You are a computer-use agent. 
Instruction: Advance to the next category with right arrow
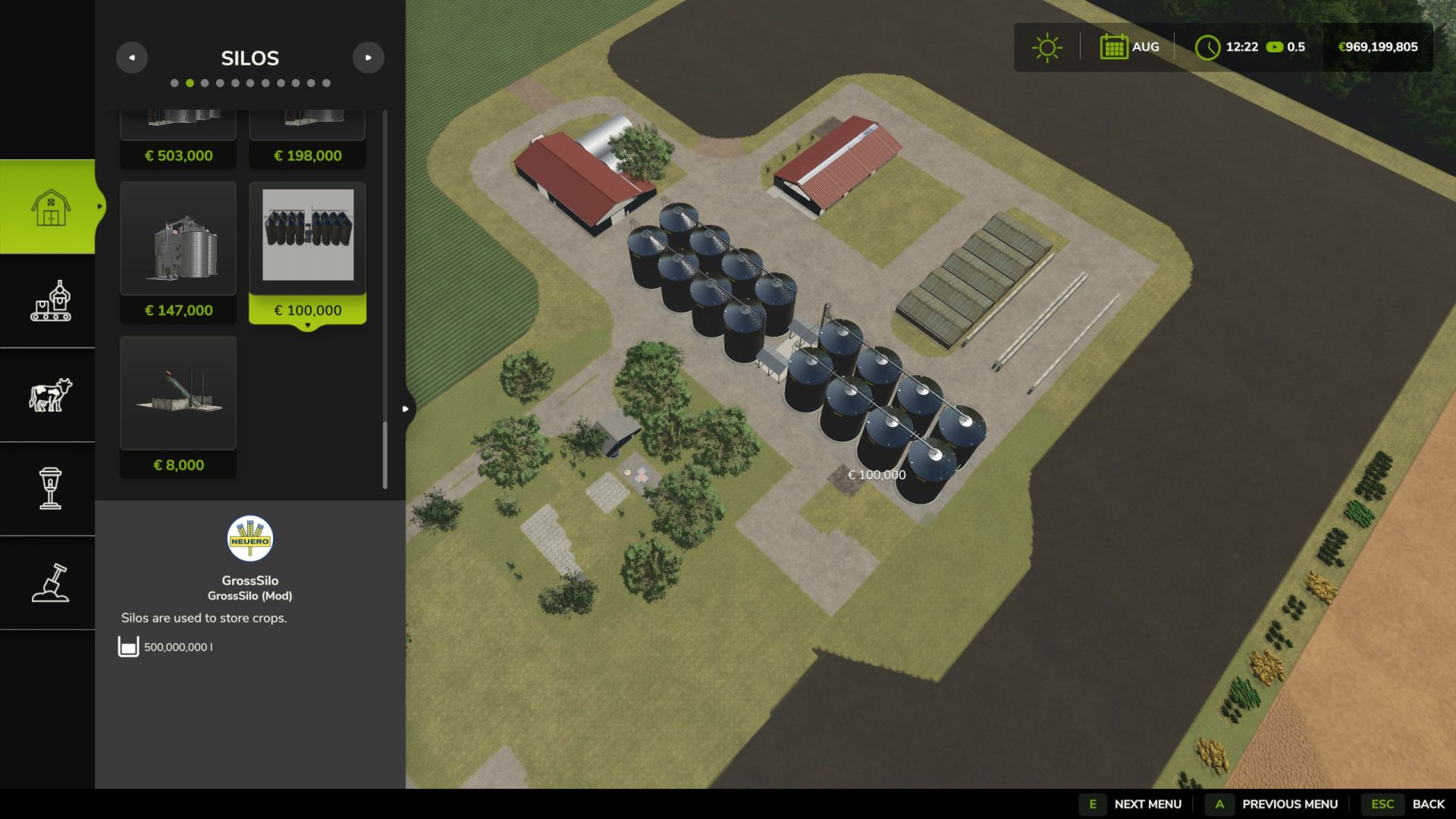click(369, 58)
